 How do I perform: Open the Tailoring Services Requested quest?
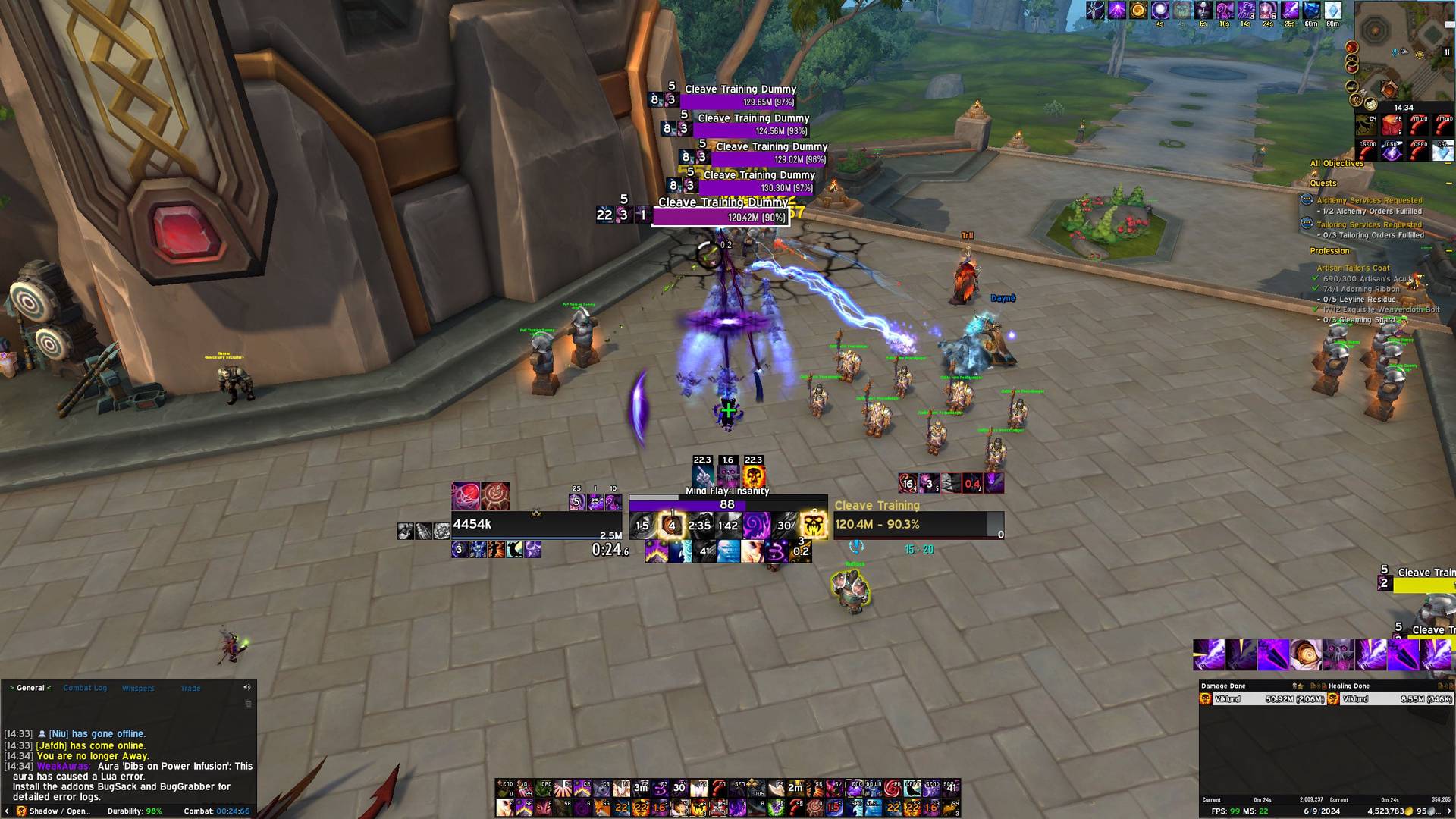coord(1369,224)
